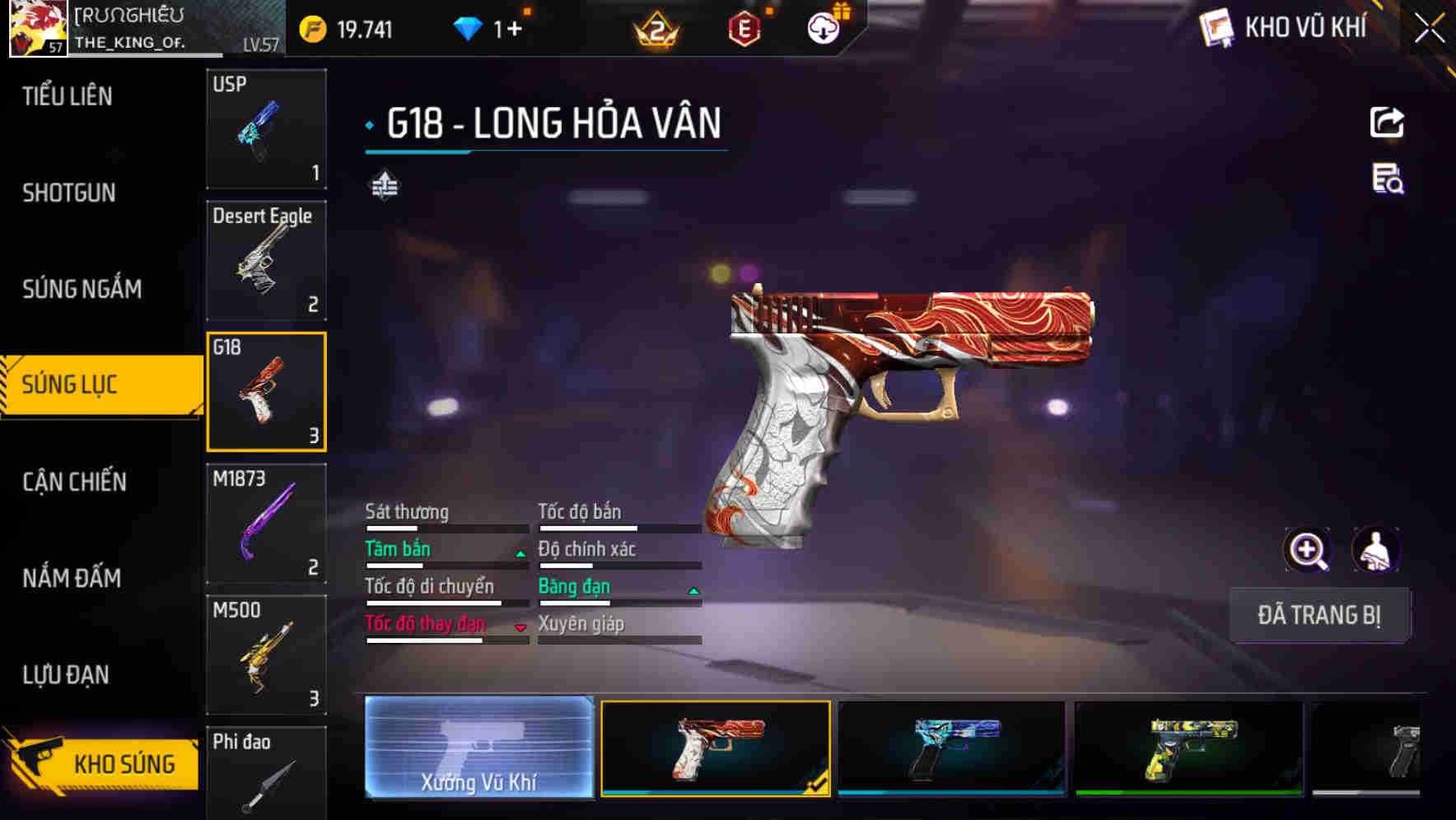Click the Kho Súng button
1456x820 pixels.
tap(103, 762)
